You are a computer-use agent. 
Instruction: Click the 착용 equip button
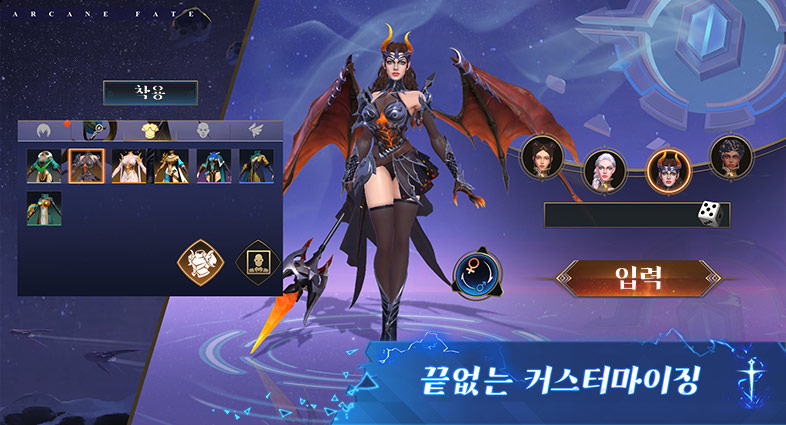150,93
